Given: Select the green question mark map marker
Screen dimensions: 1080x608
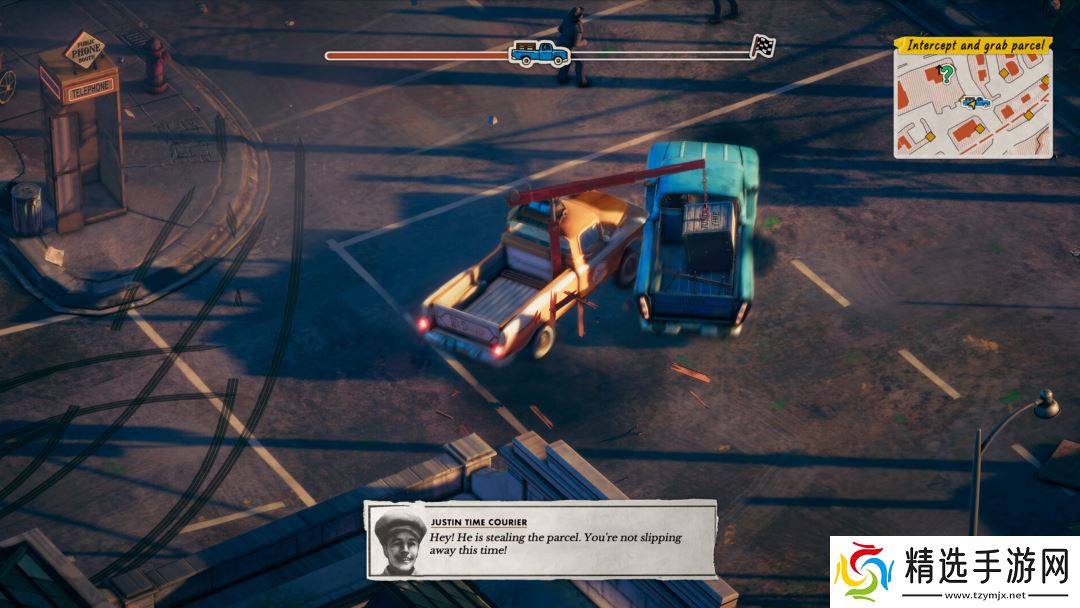Looking at the screenshot, I should click(x=944, y=73).
